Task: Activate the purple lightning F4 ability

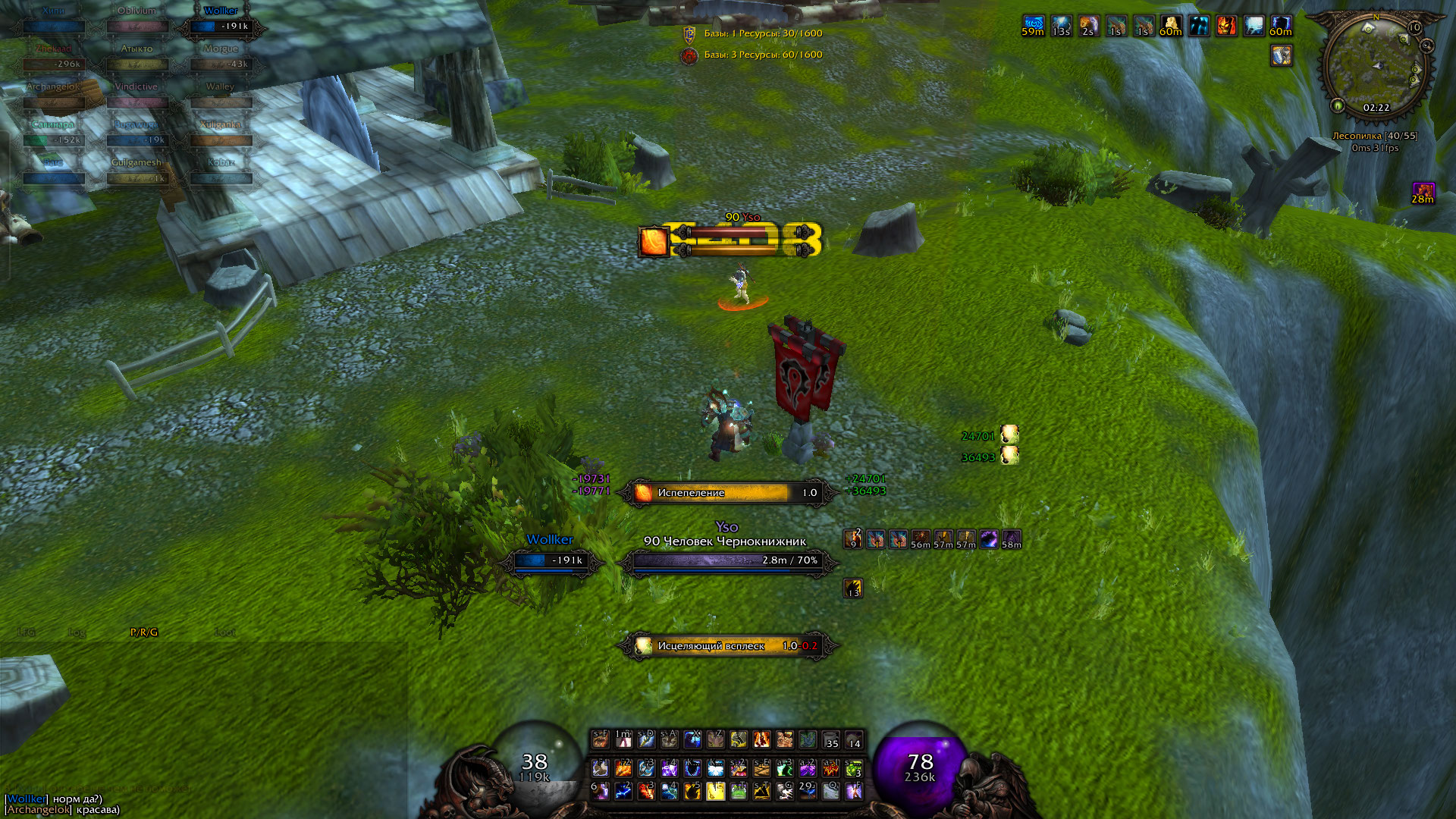Action: [x=669, y=769]
